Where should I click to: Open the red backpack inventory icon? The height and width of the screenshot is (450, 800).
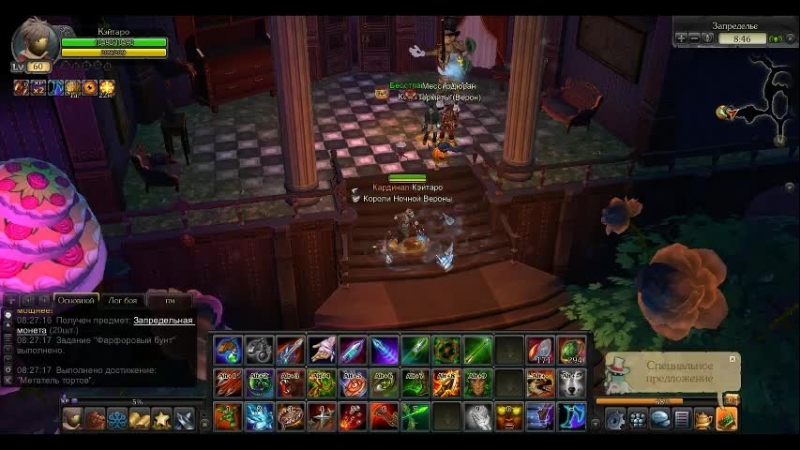pyautogui.click(x=95, y=419)
